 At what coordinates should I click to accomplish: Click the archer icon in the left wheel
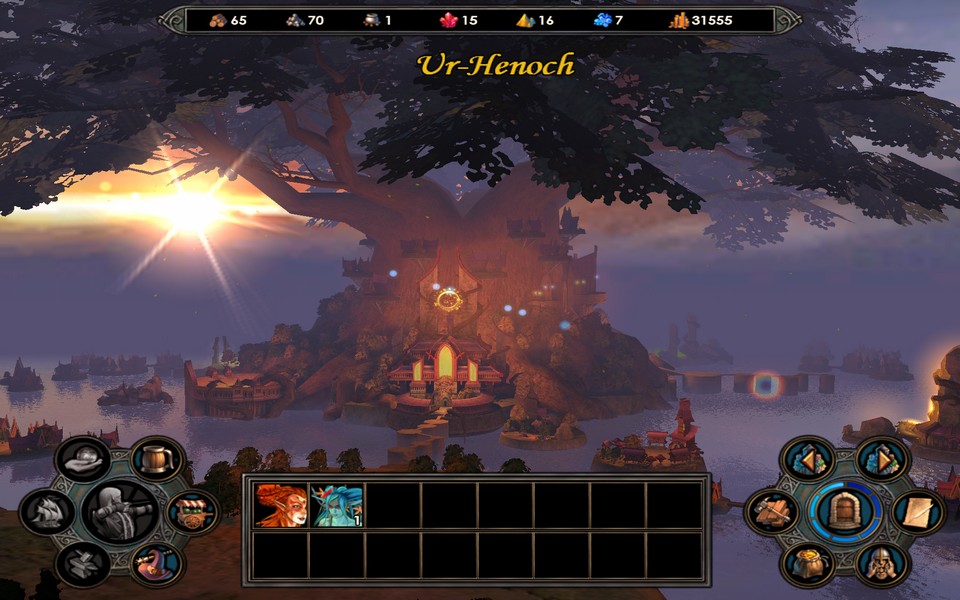click(119, 512)
